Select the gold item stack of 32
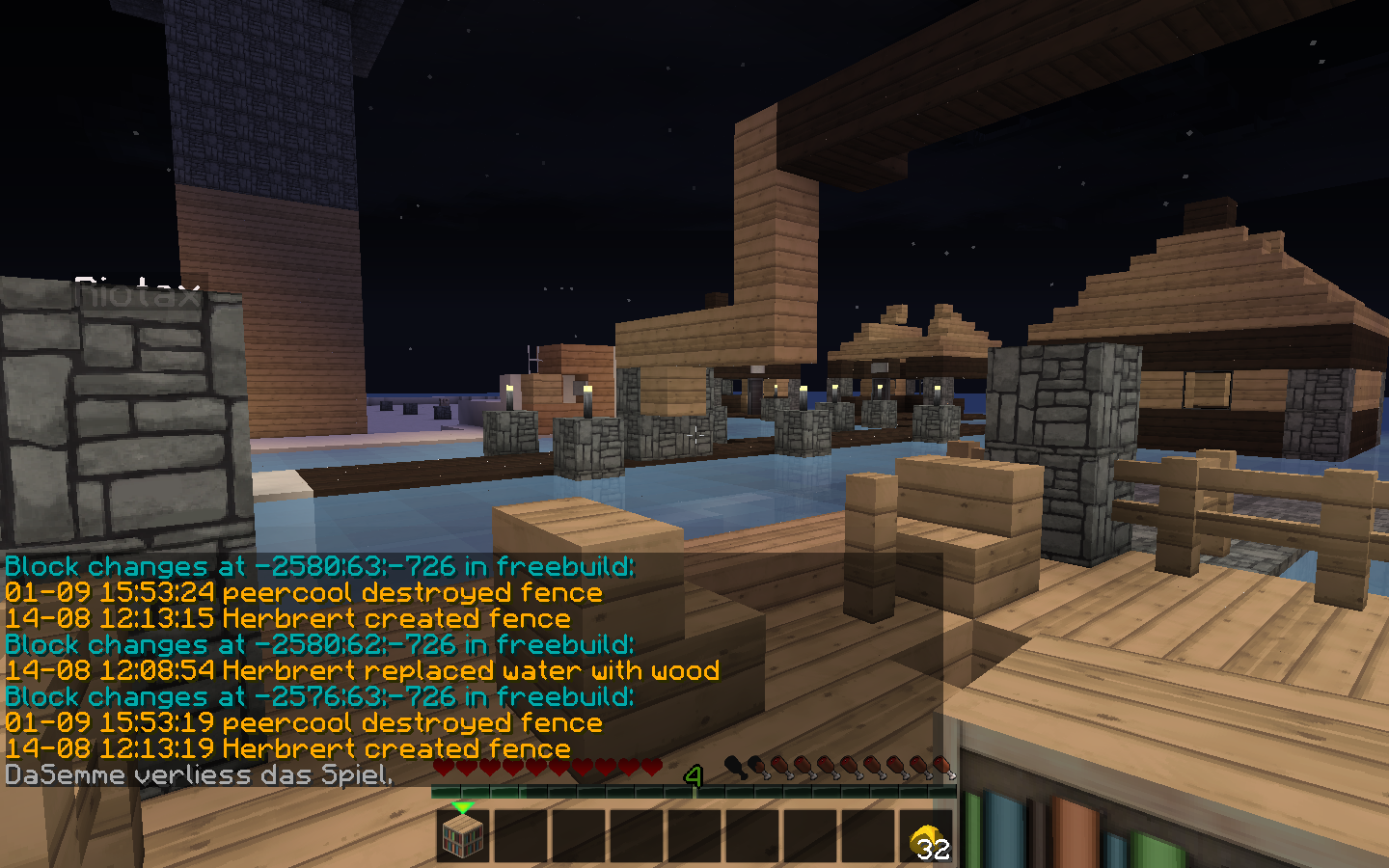Viewport: 1389px width, 868px height. click(928, 837)
